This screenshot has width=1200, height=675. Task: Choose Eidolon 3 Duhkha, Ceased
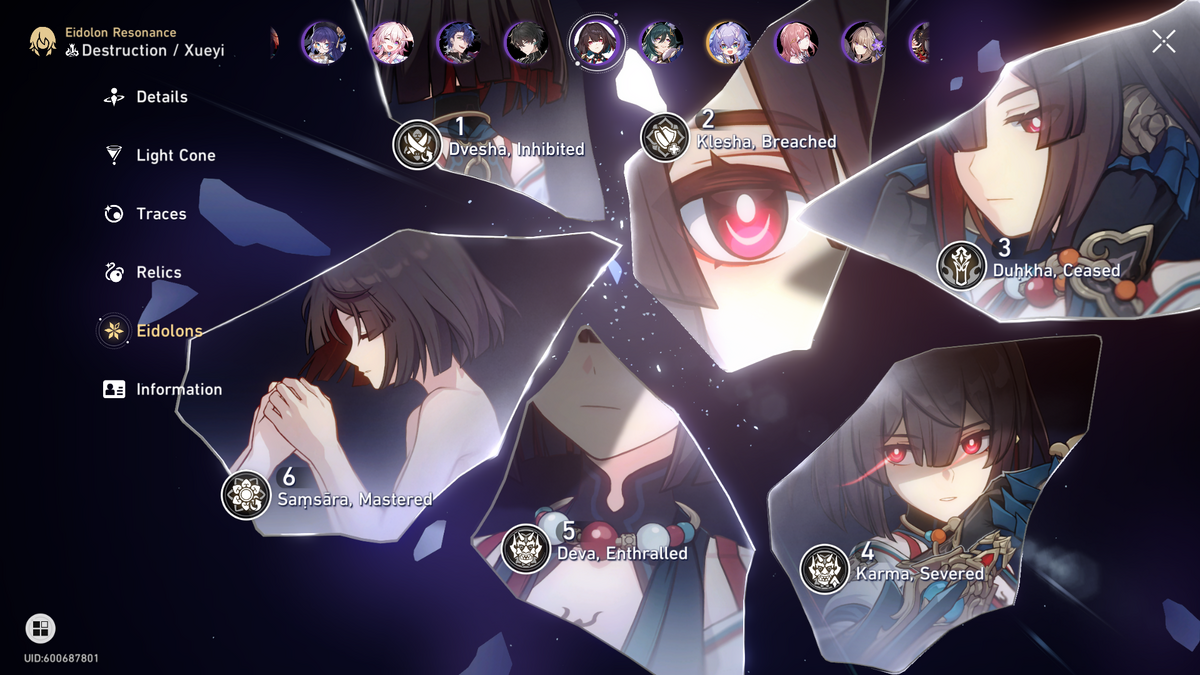962,266
